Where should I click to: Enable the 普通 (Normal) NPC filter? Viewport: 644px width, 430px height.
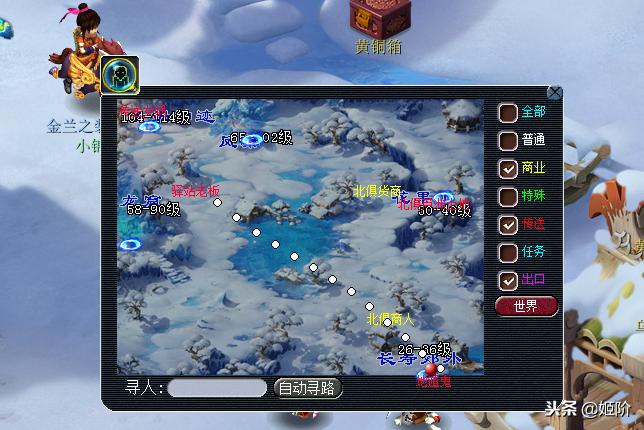[x=508, y=141]
